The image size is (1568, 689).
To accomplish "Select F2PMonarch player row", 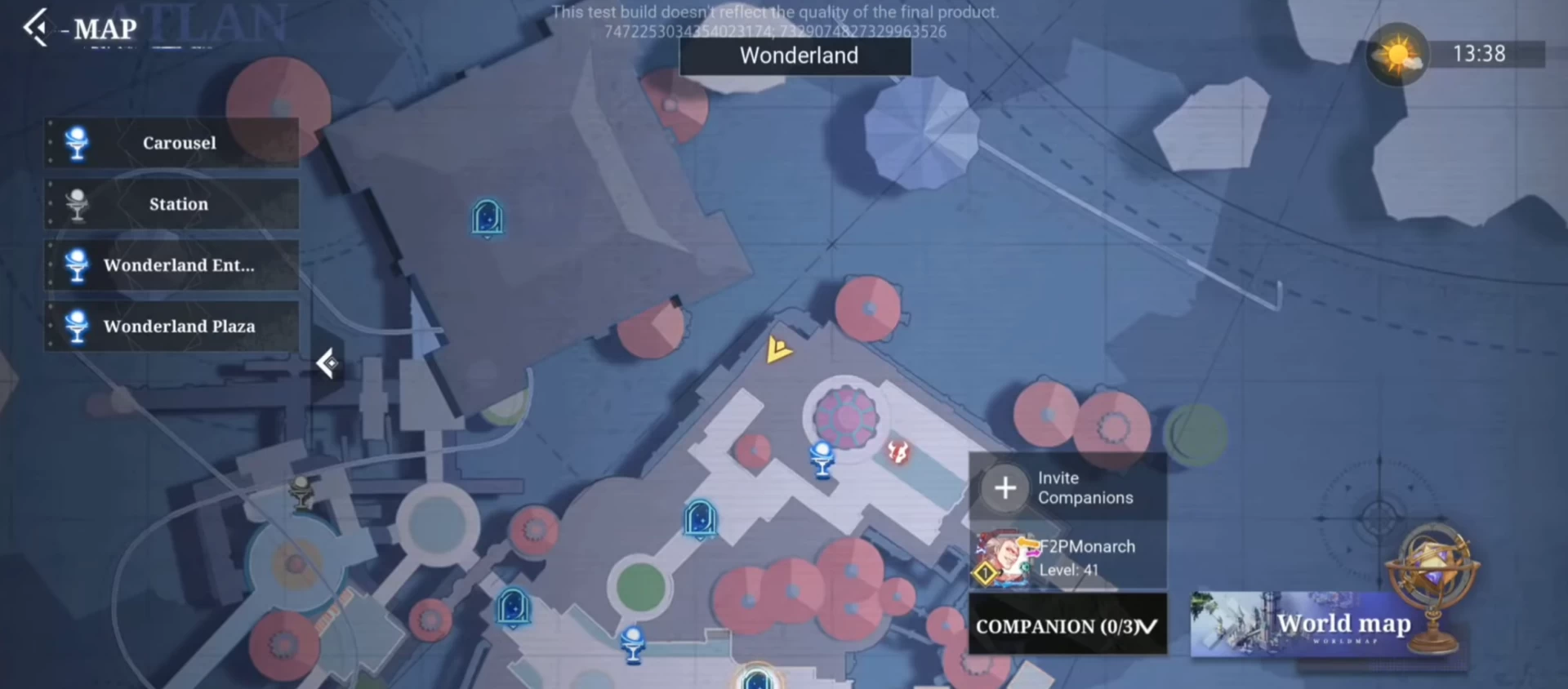I will (x=1067, y=558).
